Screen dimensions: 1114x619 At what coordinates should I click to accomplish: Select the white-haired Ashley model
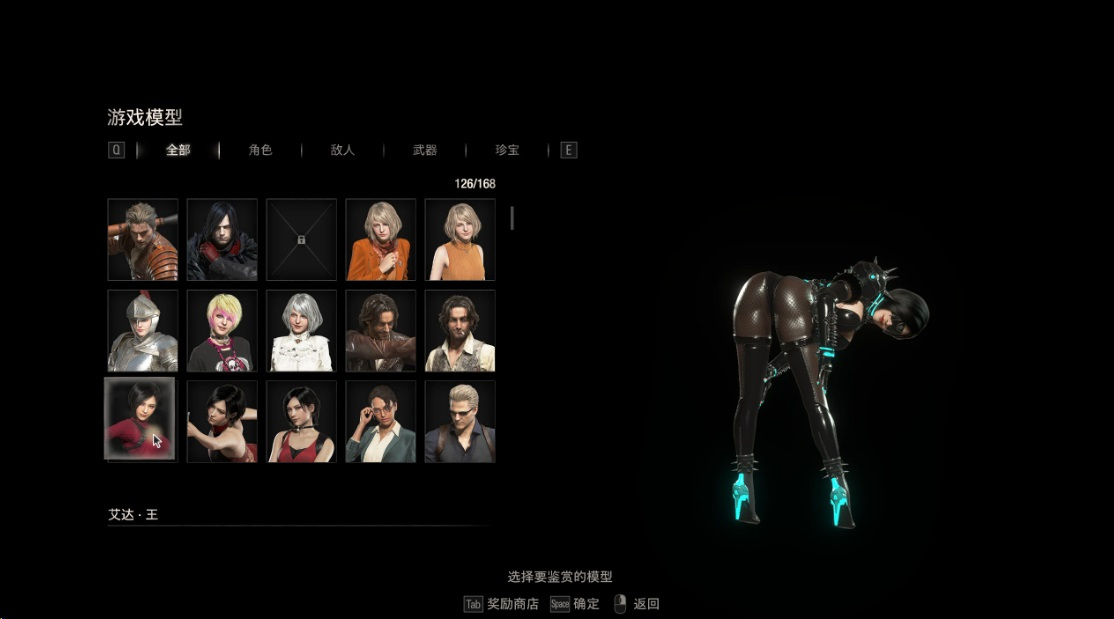pyautogui.click(x=301, y=331)
